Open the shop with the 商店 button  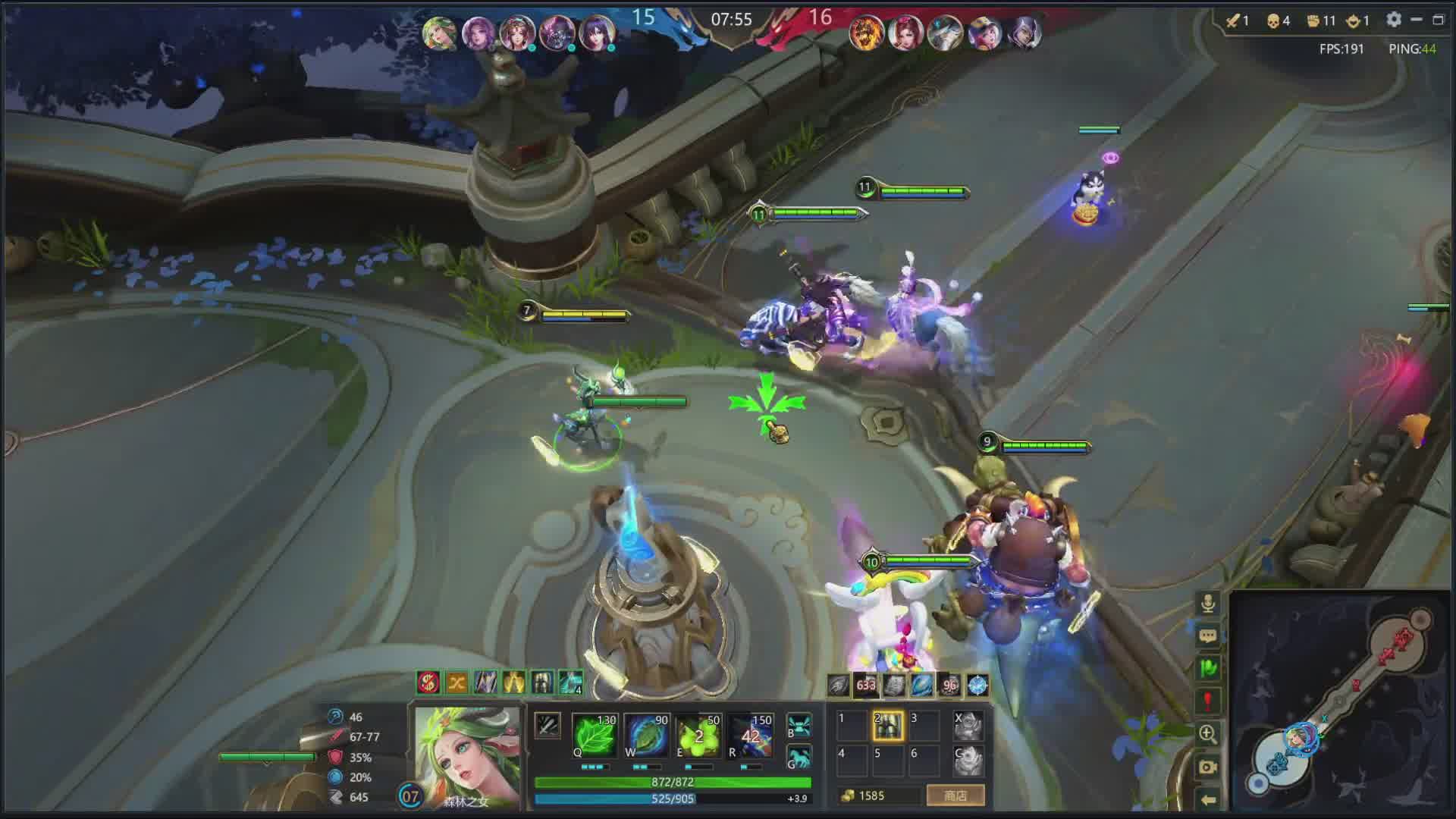click(x=955, y=795)
